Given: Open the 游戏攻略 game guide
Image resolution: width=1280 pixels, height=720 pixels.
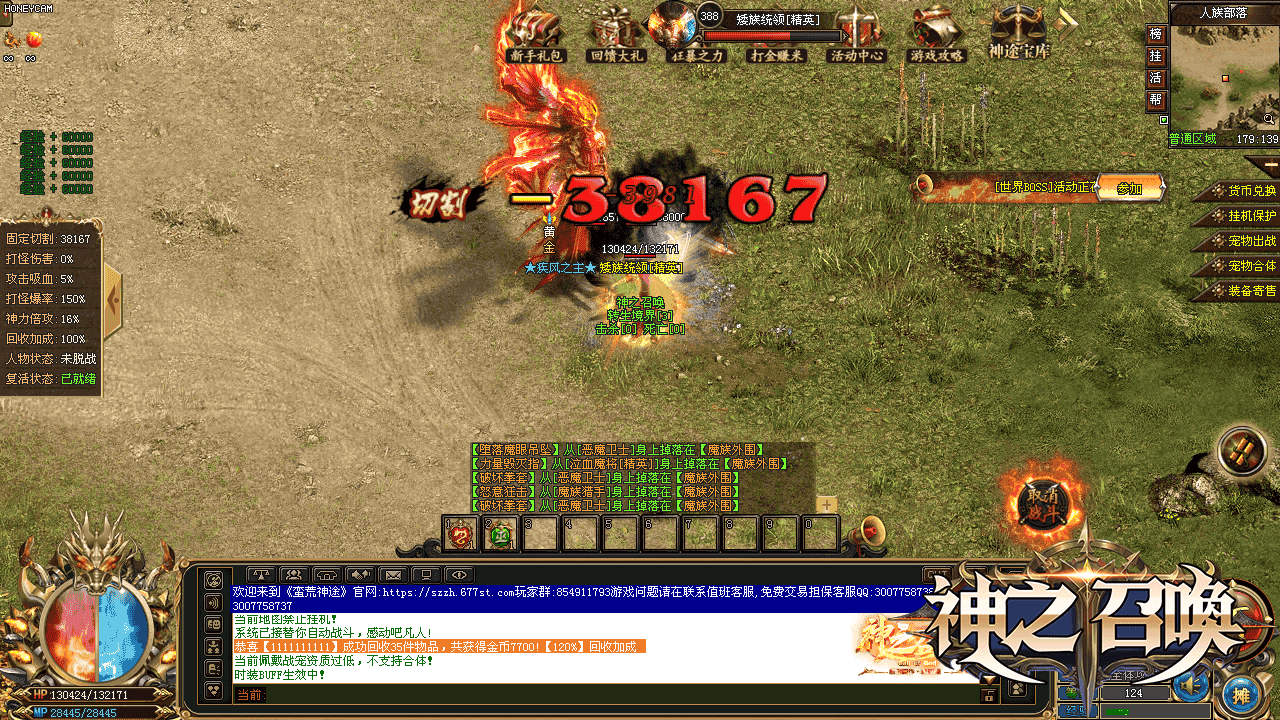Looking at the screenshot, I should click(937, 36).
